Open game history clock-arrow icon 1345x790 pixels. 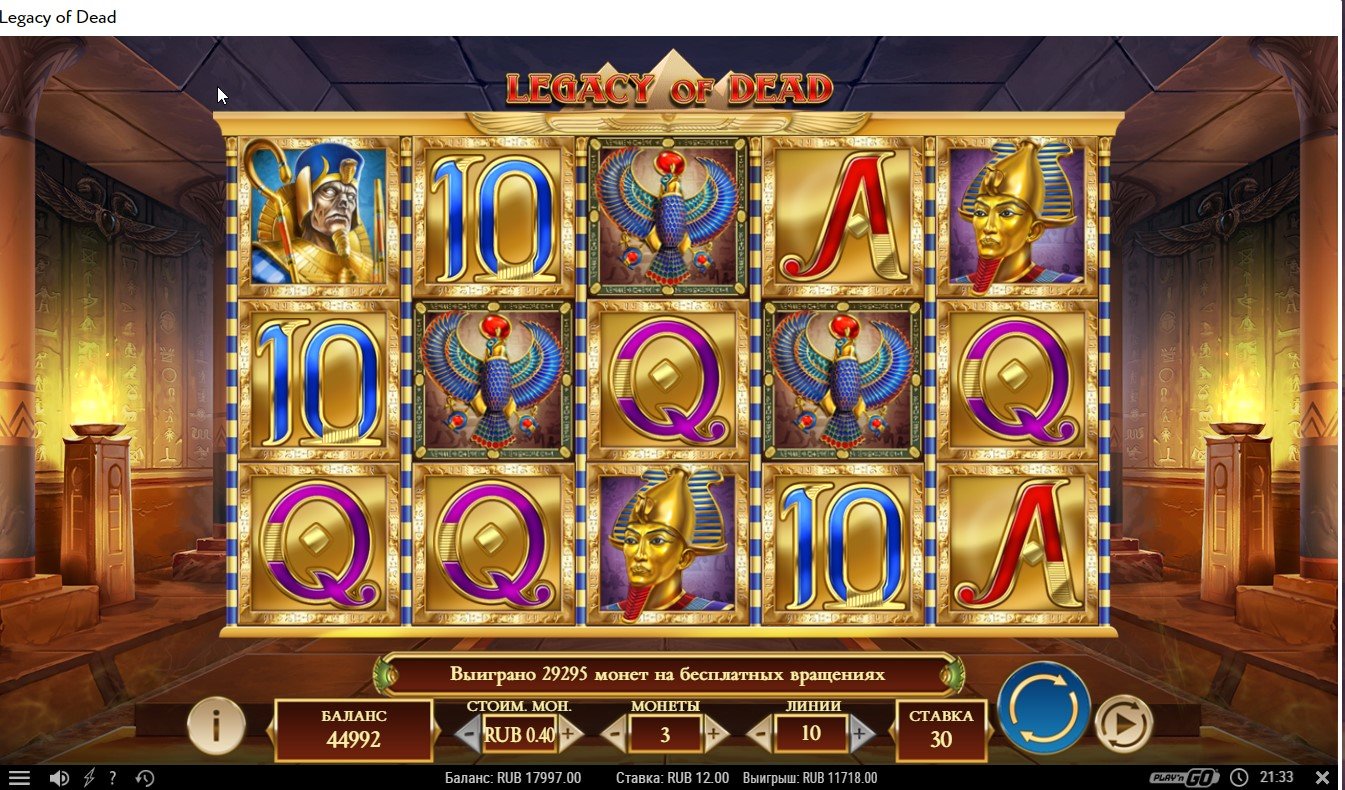[144, 778]
